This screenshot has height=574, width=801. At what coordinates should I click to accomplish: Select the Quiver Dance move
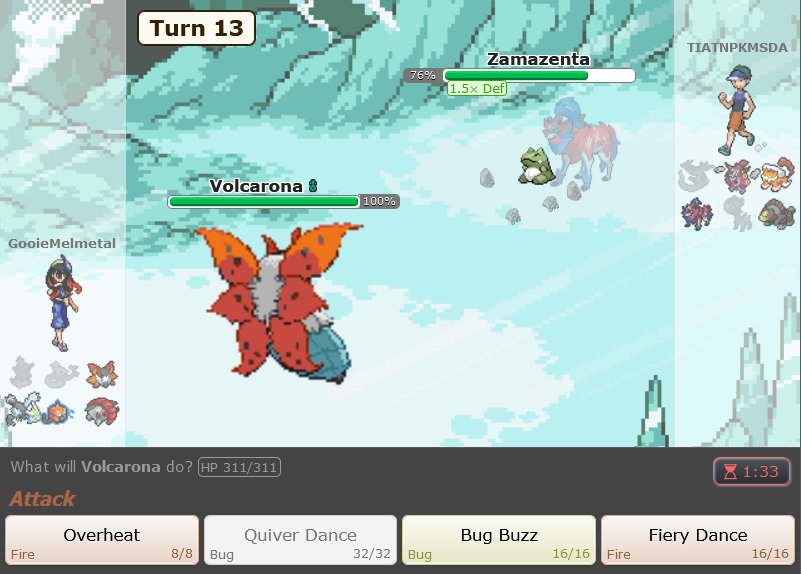click(300, 541)
